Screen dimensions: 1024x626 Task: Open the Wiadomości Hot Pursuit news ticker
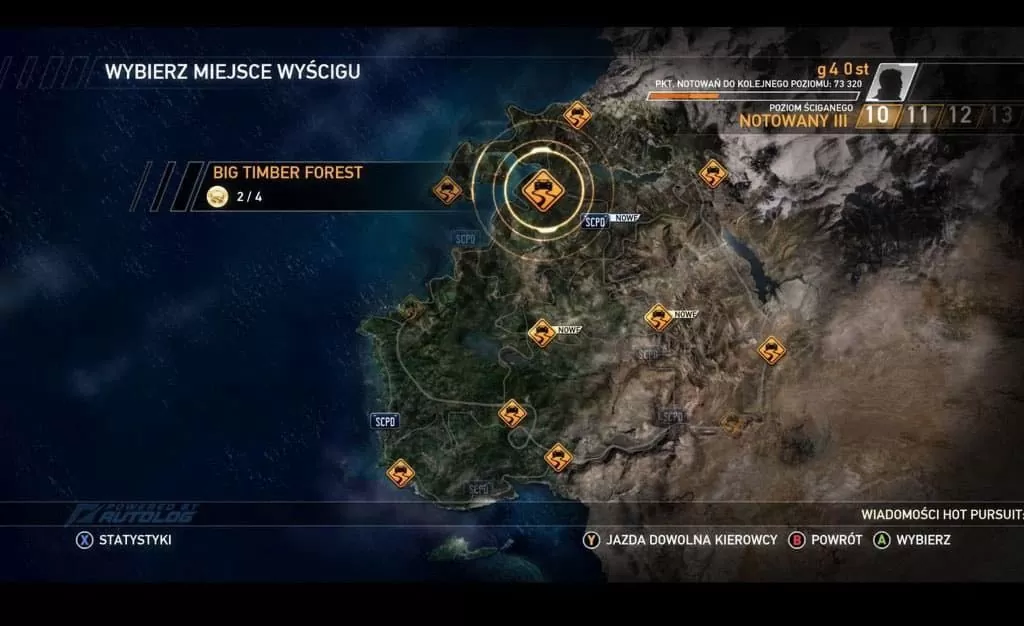(x=941, y=514)
